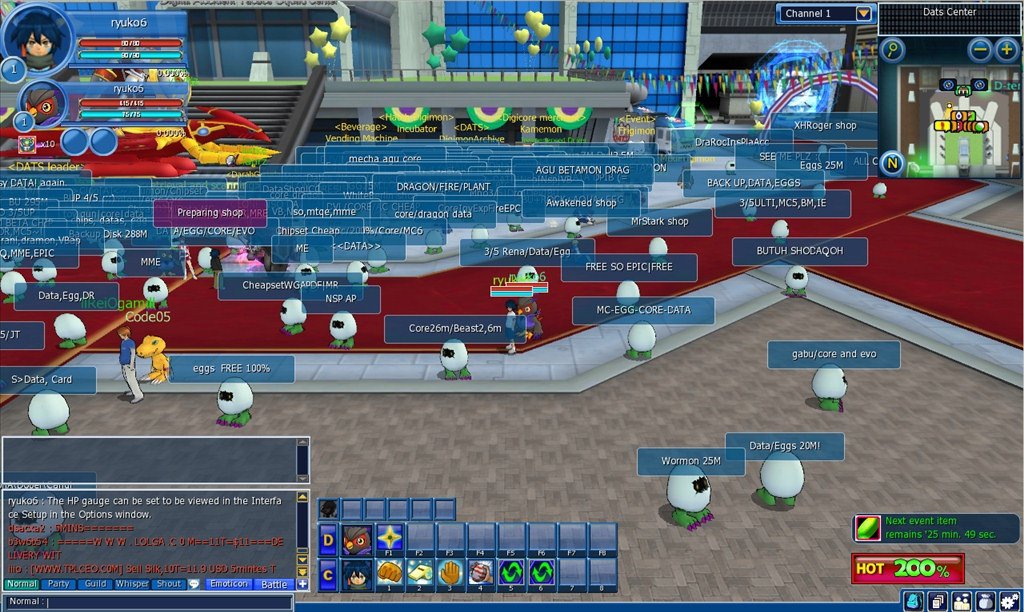Viewport: 1024px width, 612px height.
Task: Open the magnifier search on minimap
Action: tap(891, 49)
